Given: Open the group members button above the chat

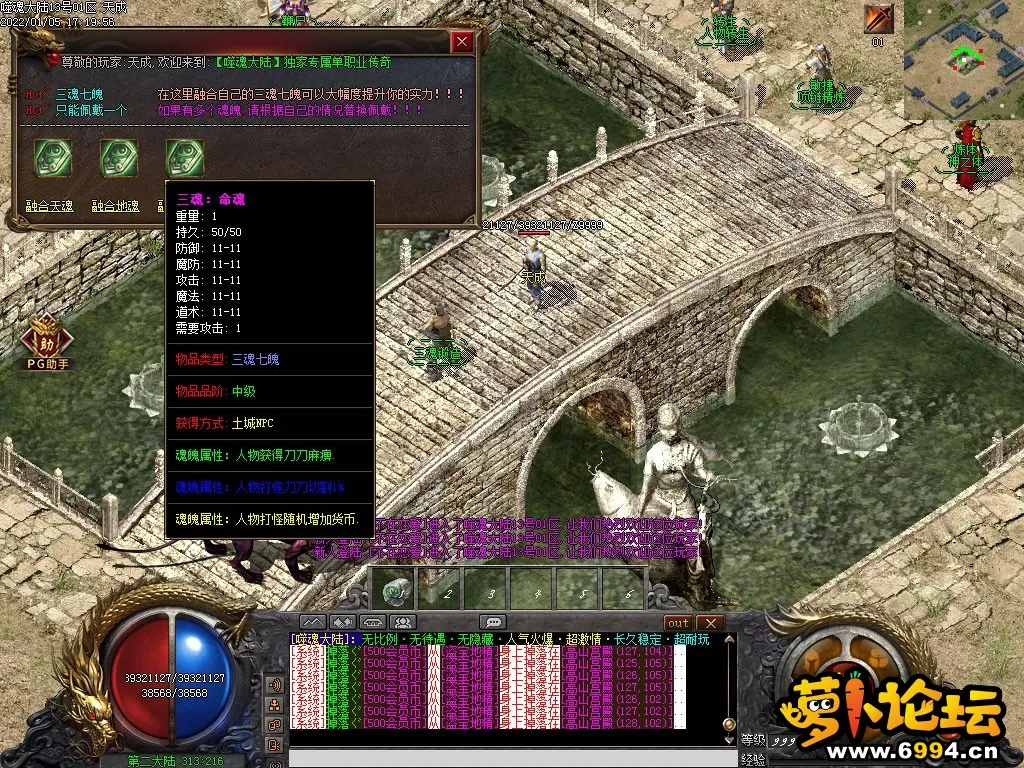Looking at the screenshot, I should click(404, 622).
